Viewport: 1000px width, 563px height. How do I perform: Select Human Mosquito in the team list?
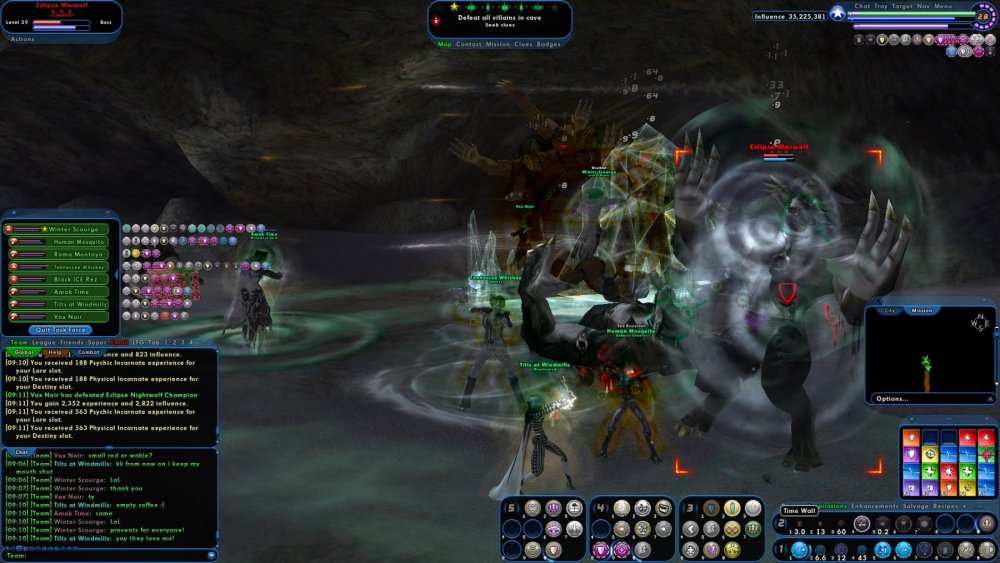coord(66,242)
